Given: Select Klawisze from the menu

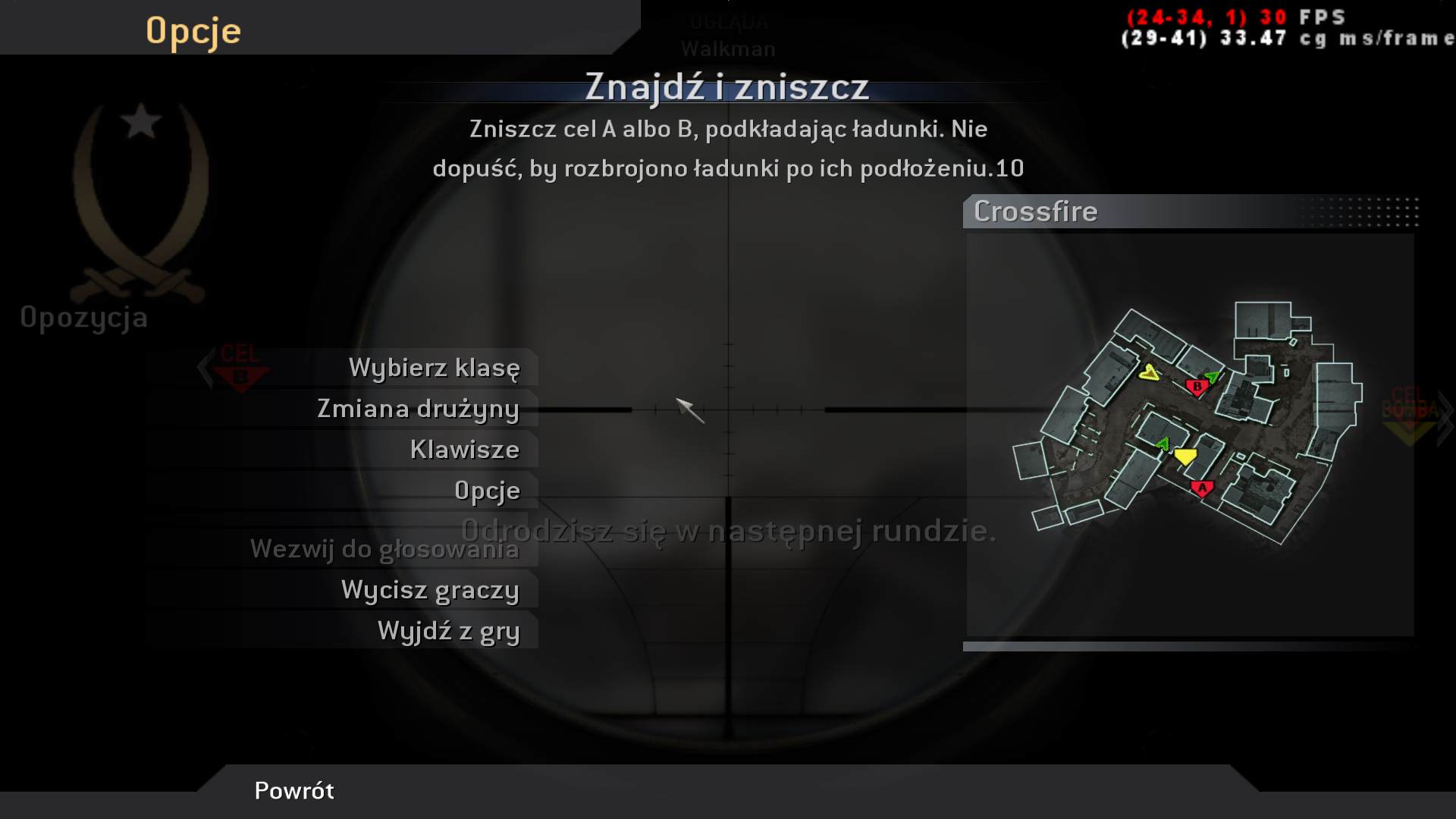Looking at the screenshot, I should [x=465, y=449].
